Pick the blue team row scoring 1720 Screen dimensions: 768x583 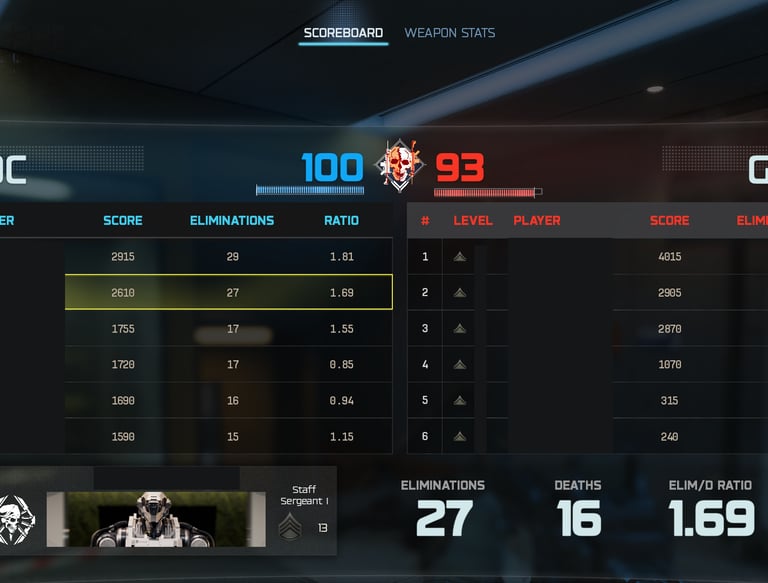[228, 365]
